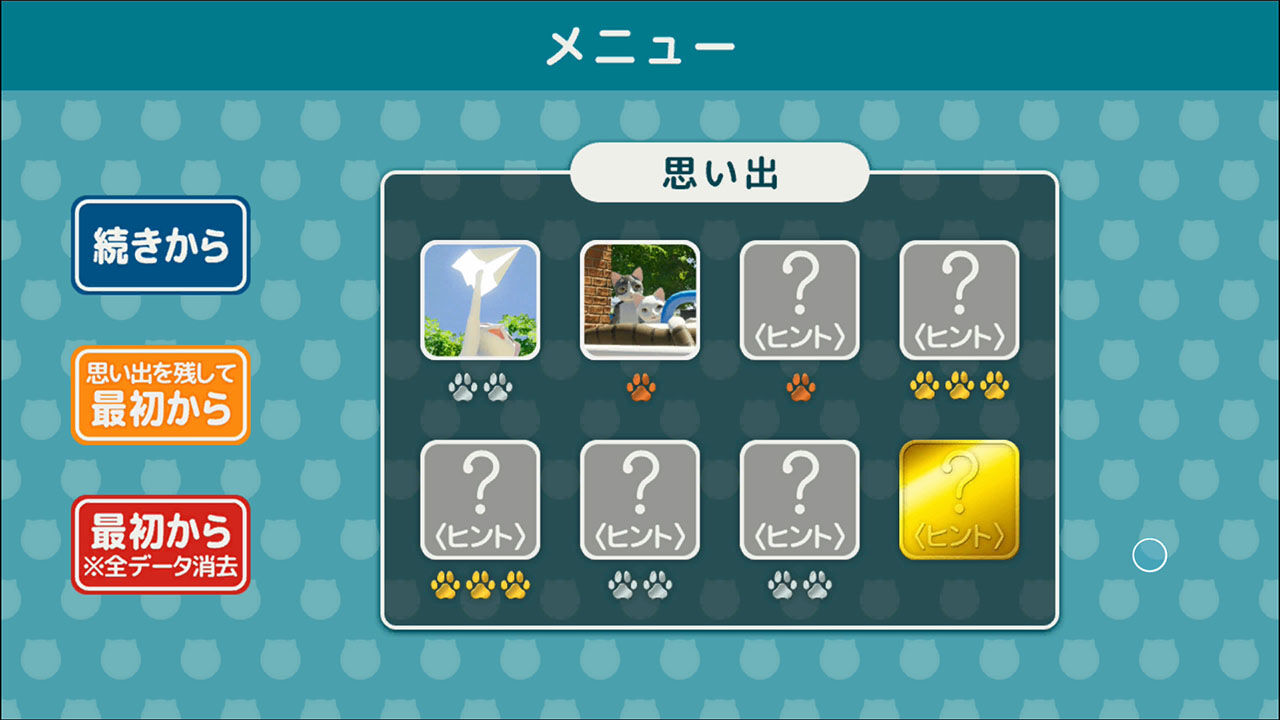The image size is (1280, 720).
Task: Choose 最初から to erase all data
Action: pos(160,542)
